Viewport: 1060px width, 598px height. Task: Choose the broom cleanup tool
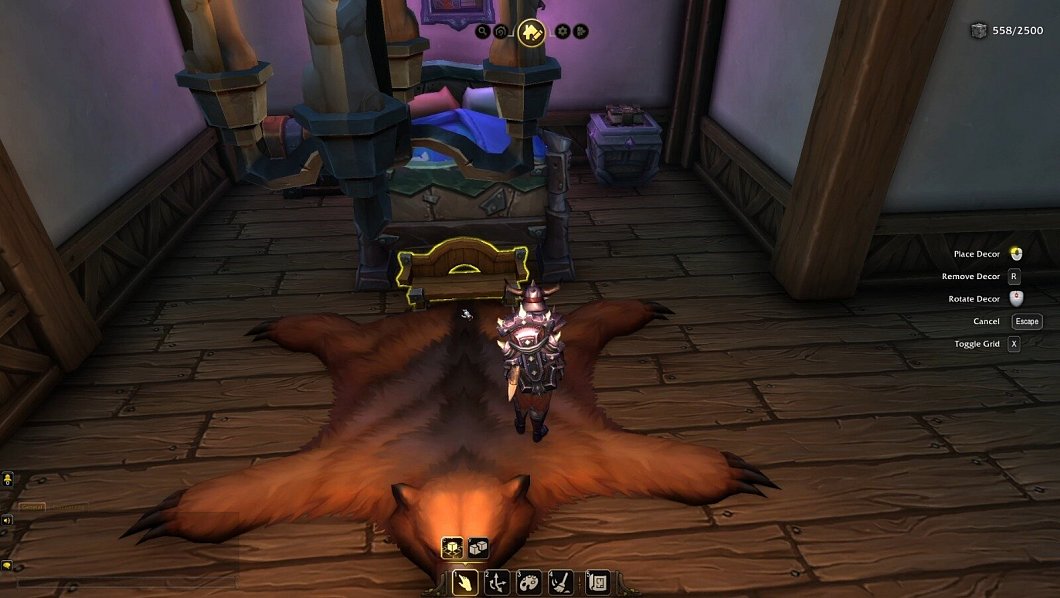coord(559,581)
